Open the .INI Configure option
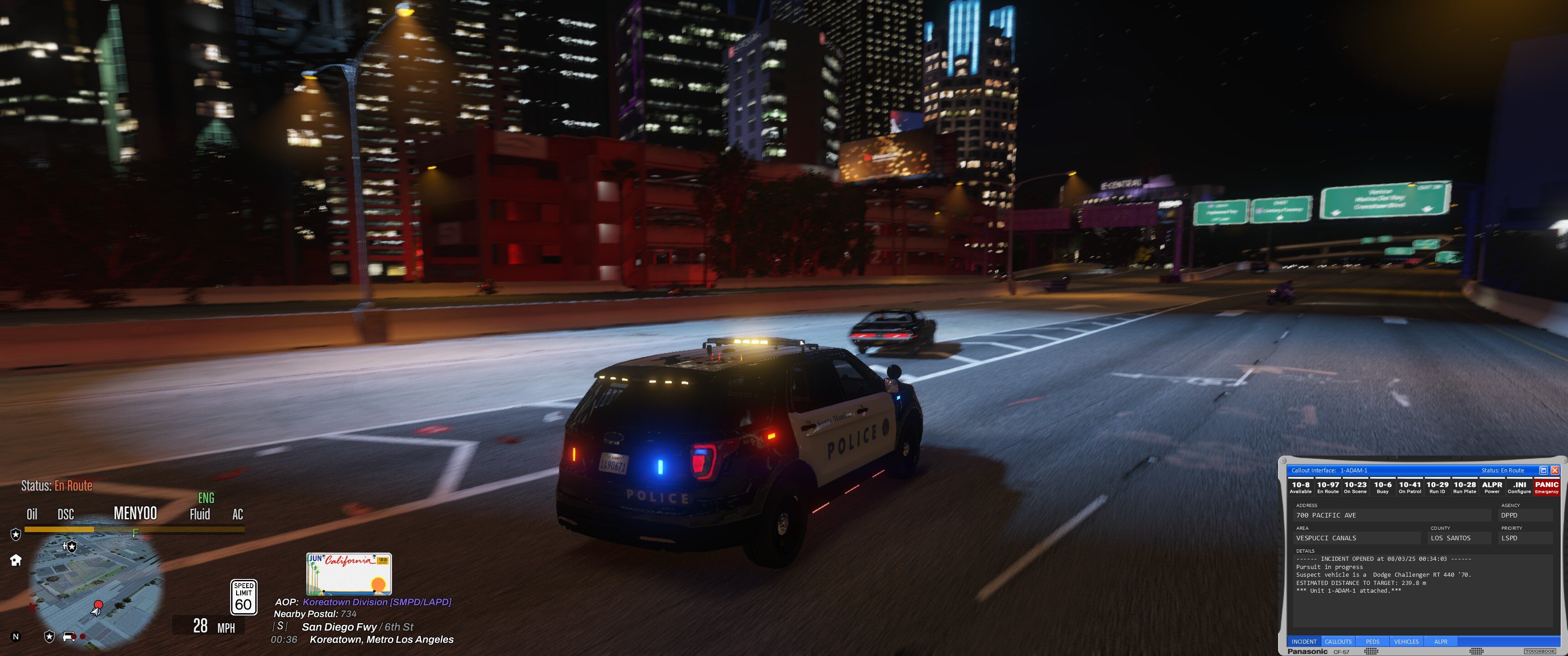This screenshot has width=1568, height=656. coord(1519,487)
